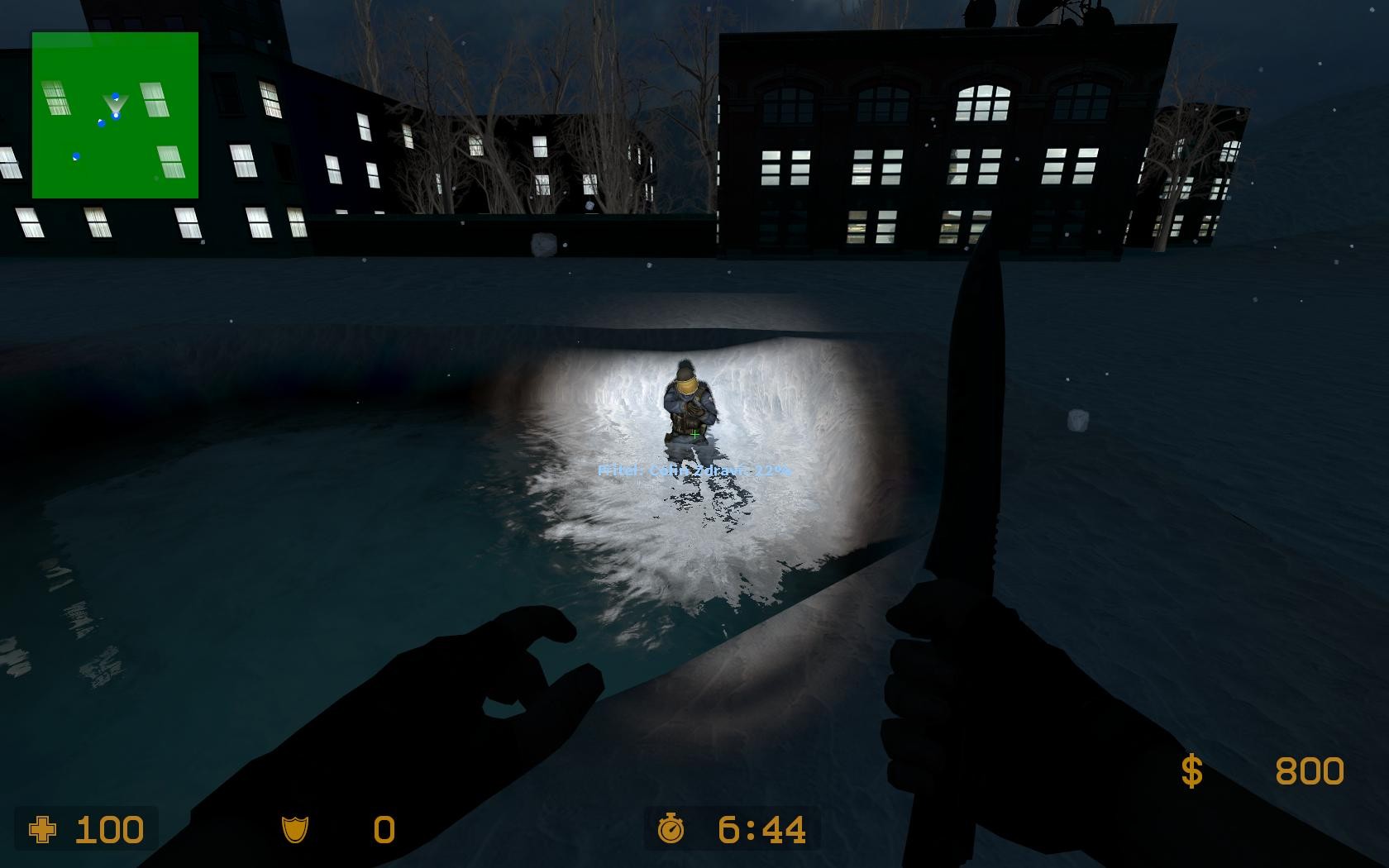The height and width of the screenshot is (868, 1389).
Task: Click the dollar sign money icon
Action: [1191, 770]
